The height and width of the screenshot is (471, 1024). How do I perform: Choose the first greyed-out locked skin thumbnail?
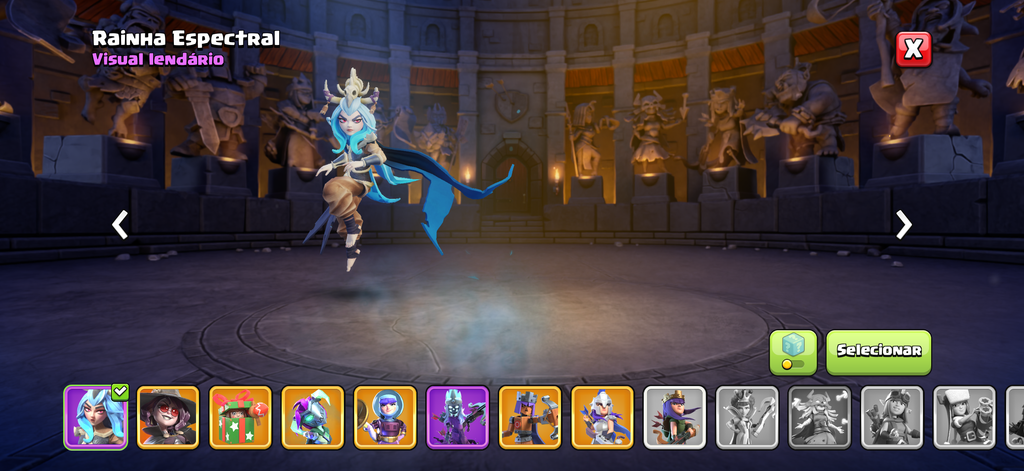(x=747, y=417)
